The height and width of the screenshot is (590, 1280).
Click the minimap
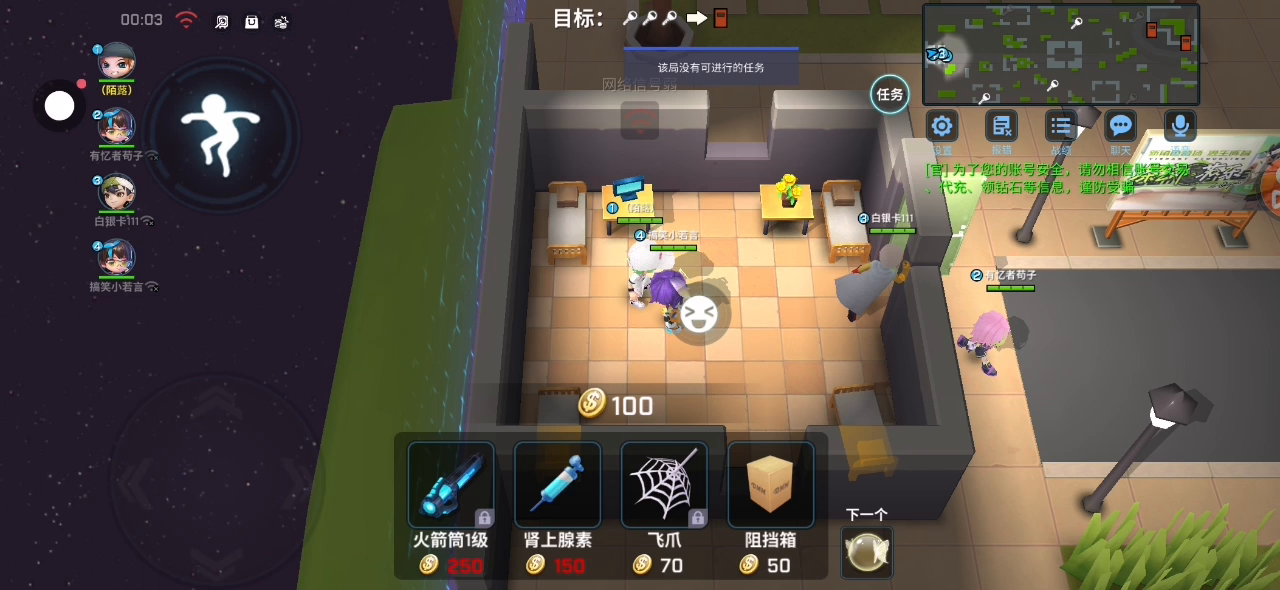(x=1060, y=55)
